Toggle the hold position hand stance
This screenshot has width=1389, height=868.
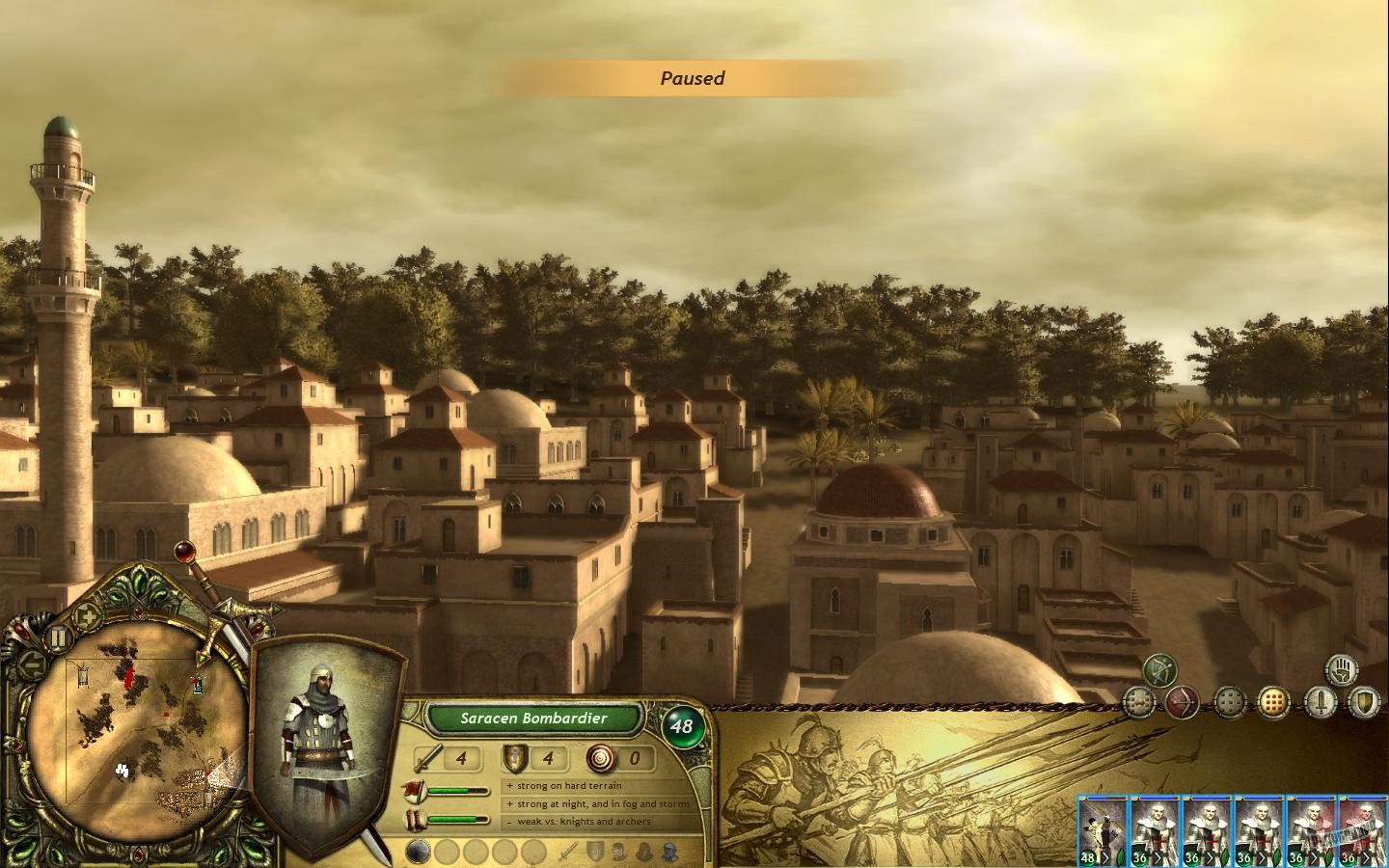[1342, 671]
